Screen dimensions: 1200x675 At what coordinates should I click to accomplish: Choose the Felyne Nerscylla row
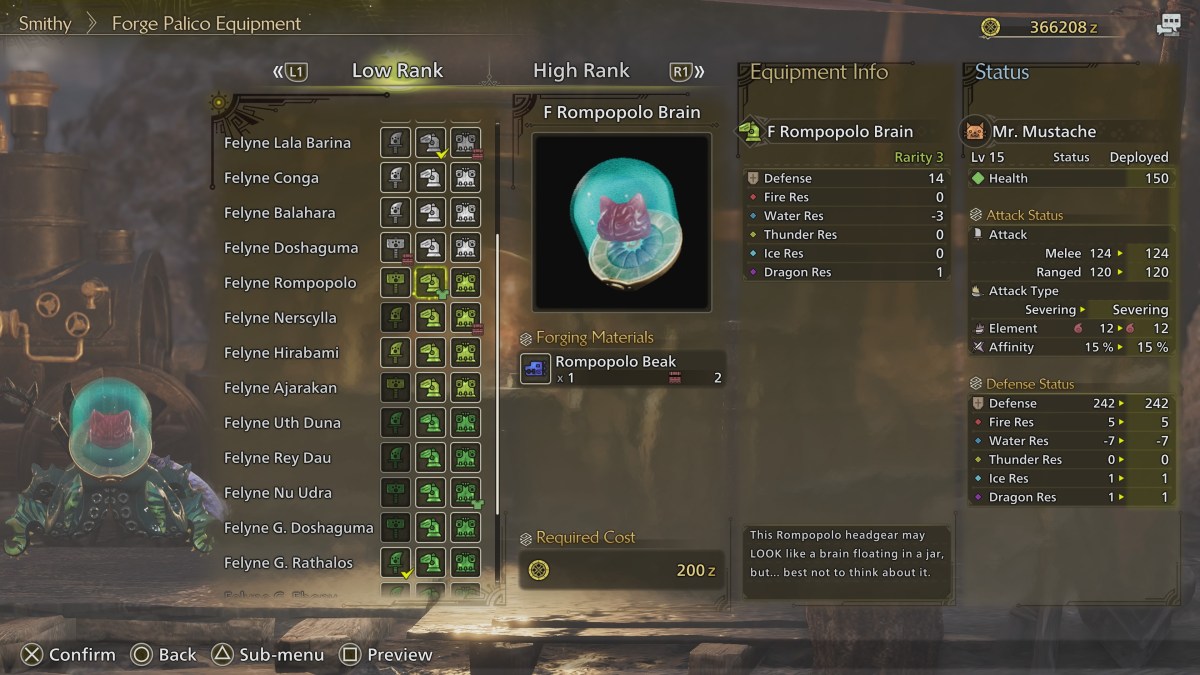[280, 318]
